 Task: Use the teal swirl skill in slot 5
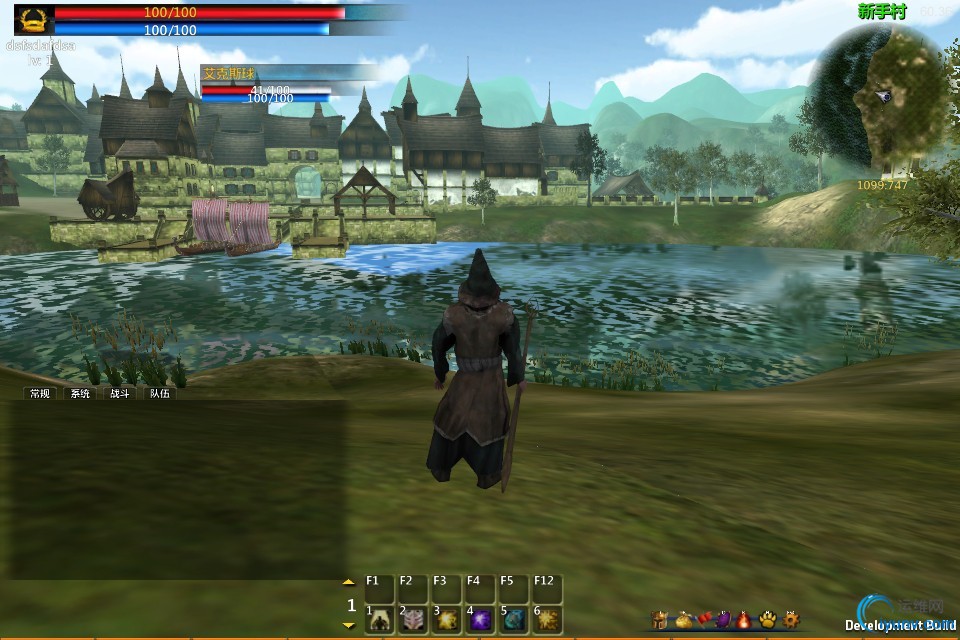[513, 620]
